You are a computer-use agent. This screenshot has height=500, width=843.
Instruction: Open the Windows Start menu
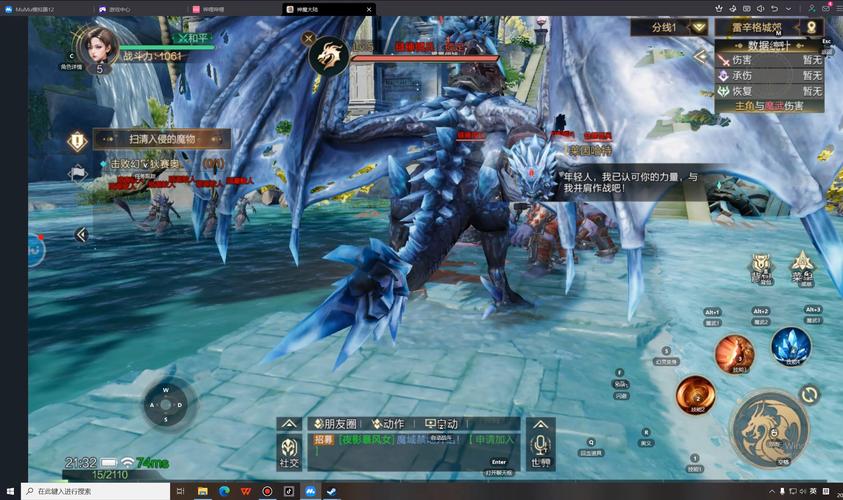click(x=10, y=492)
